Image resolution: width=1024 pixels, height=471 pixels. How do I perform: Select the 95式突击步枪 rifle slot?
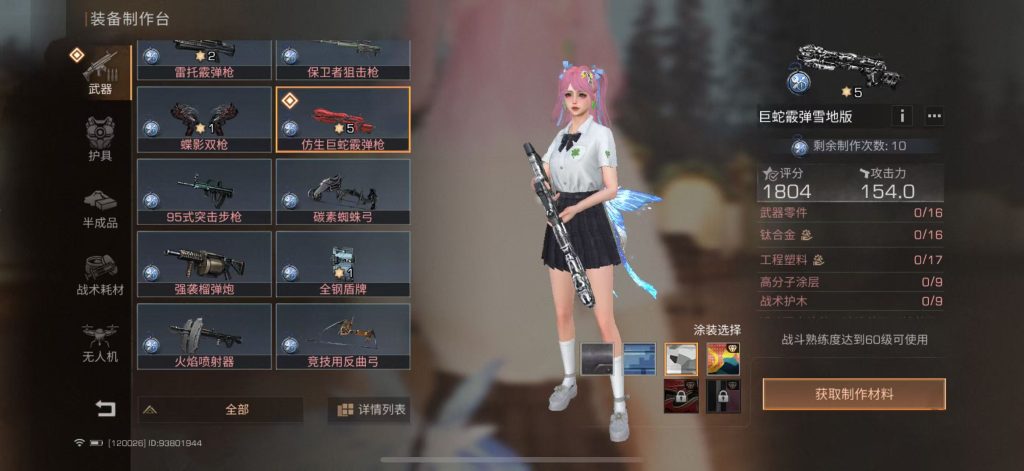pyautogui.click(x=204, y=192)
